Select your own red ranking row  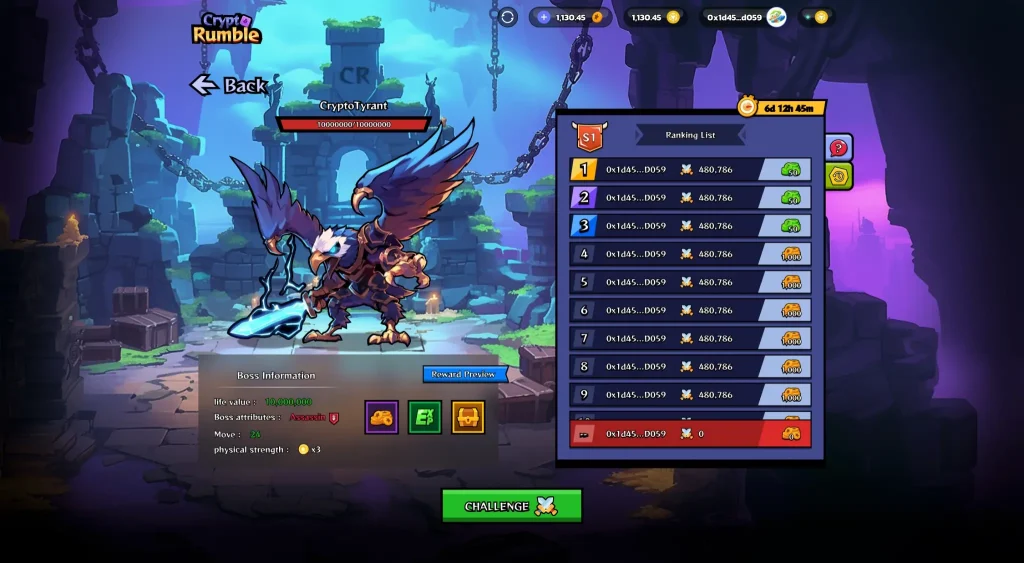coord(690,434)
